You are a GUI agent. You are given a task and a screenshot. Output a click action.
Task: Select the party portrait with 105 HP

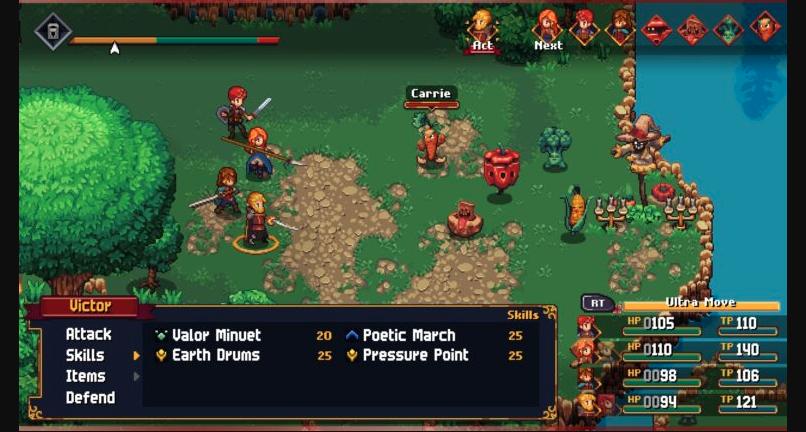[588, 326]
